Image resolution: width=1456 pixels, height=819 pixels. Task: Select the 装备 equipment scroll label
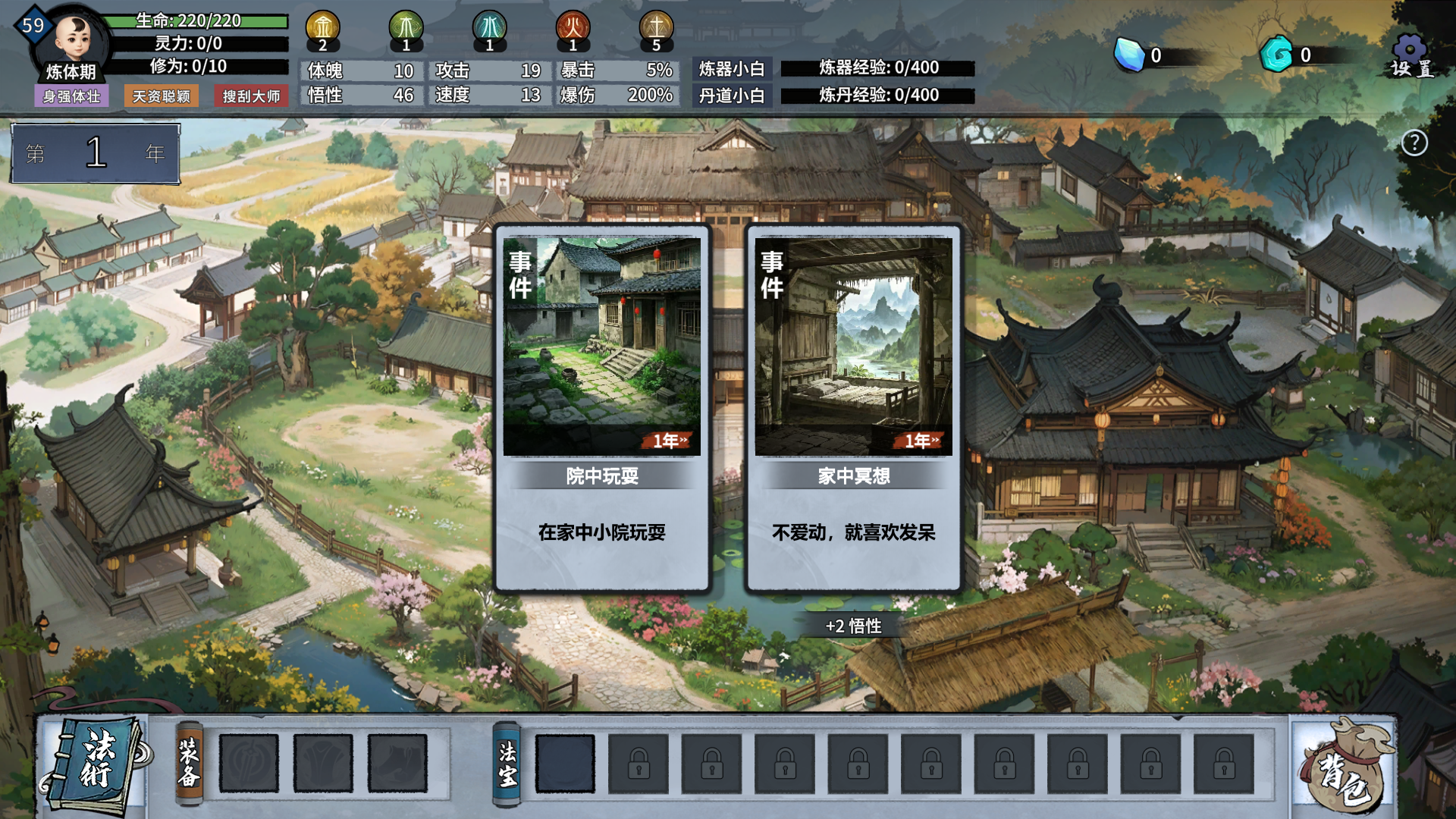point(189,763)
